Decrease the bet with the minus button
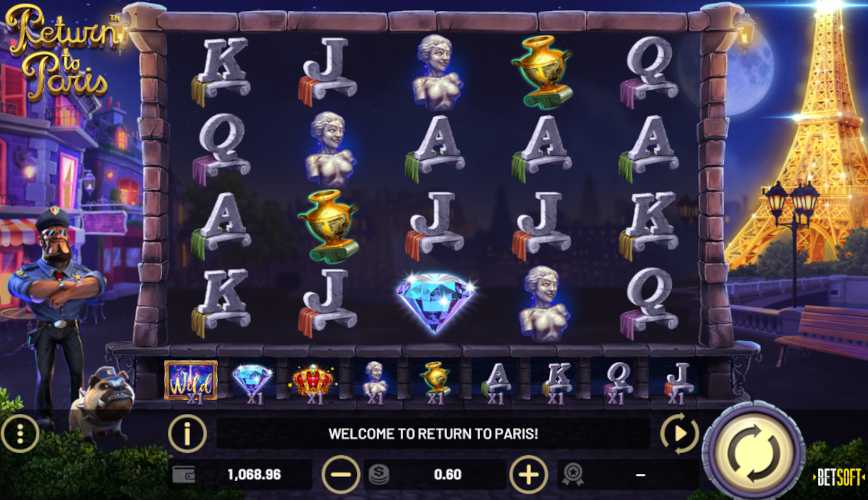The image size is (868, 500). [x=341, y=473]
